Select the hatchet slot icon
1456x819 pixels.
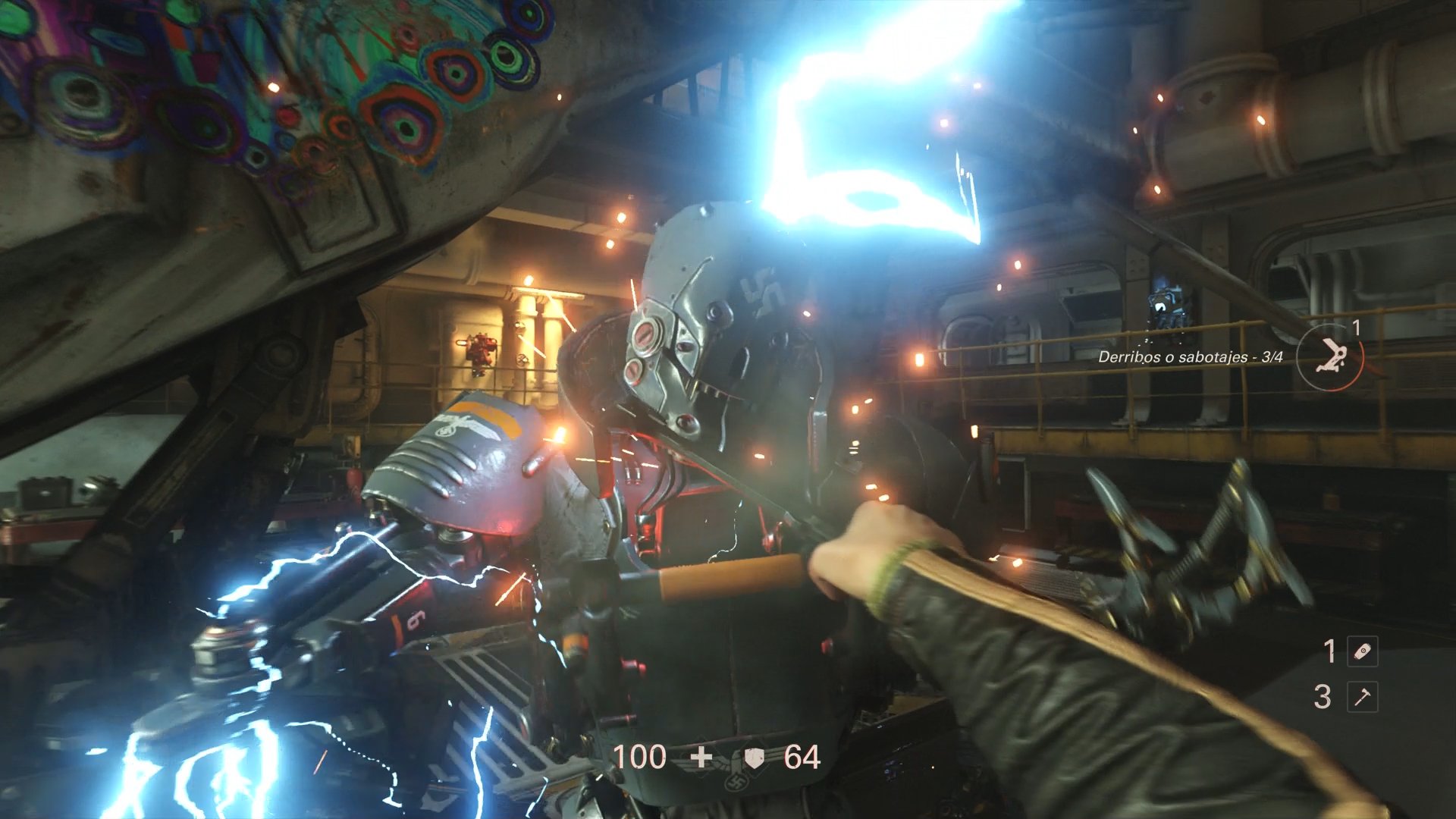pos(1362,697)
